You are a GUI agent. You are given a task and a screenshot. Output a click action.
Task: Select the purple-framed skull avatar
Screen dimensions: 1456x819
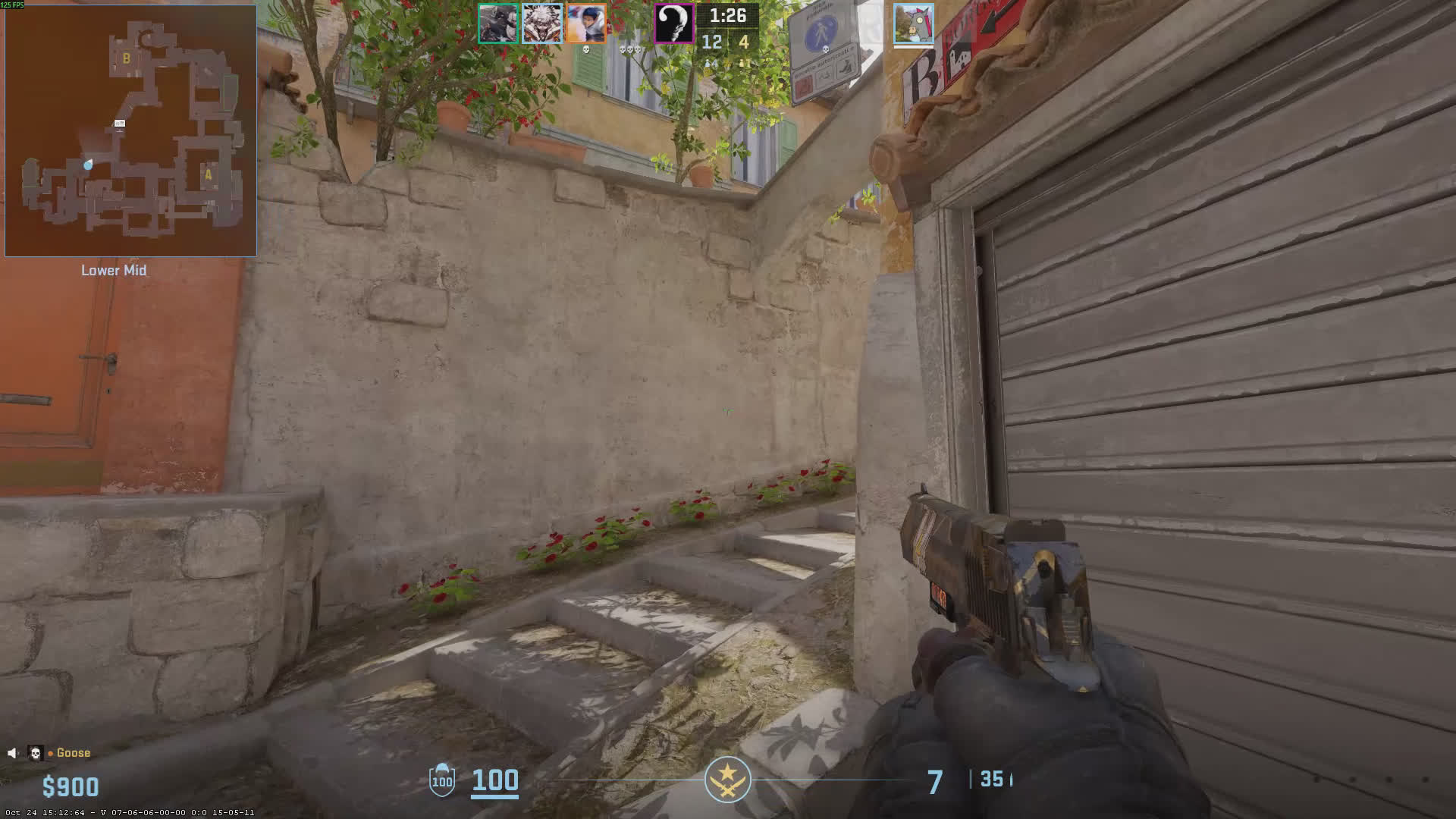tap(673, 24)
